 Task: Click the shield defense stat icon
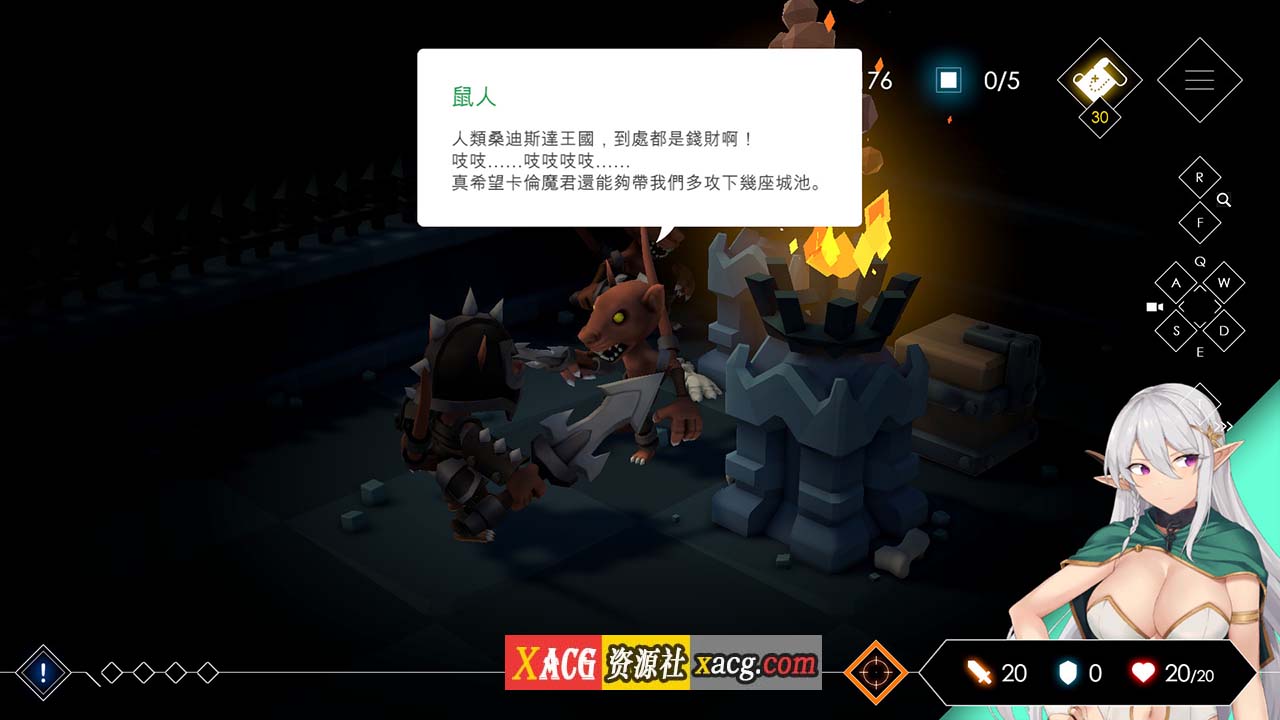click(x=1066, y=673)
